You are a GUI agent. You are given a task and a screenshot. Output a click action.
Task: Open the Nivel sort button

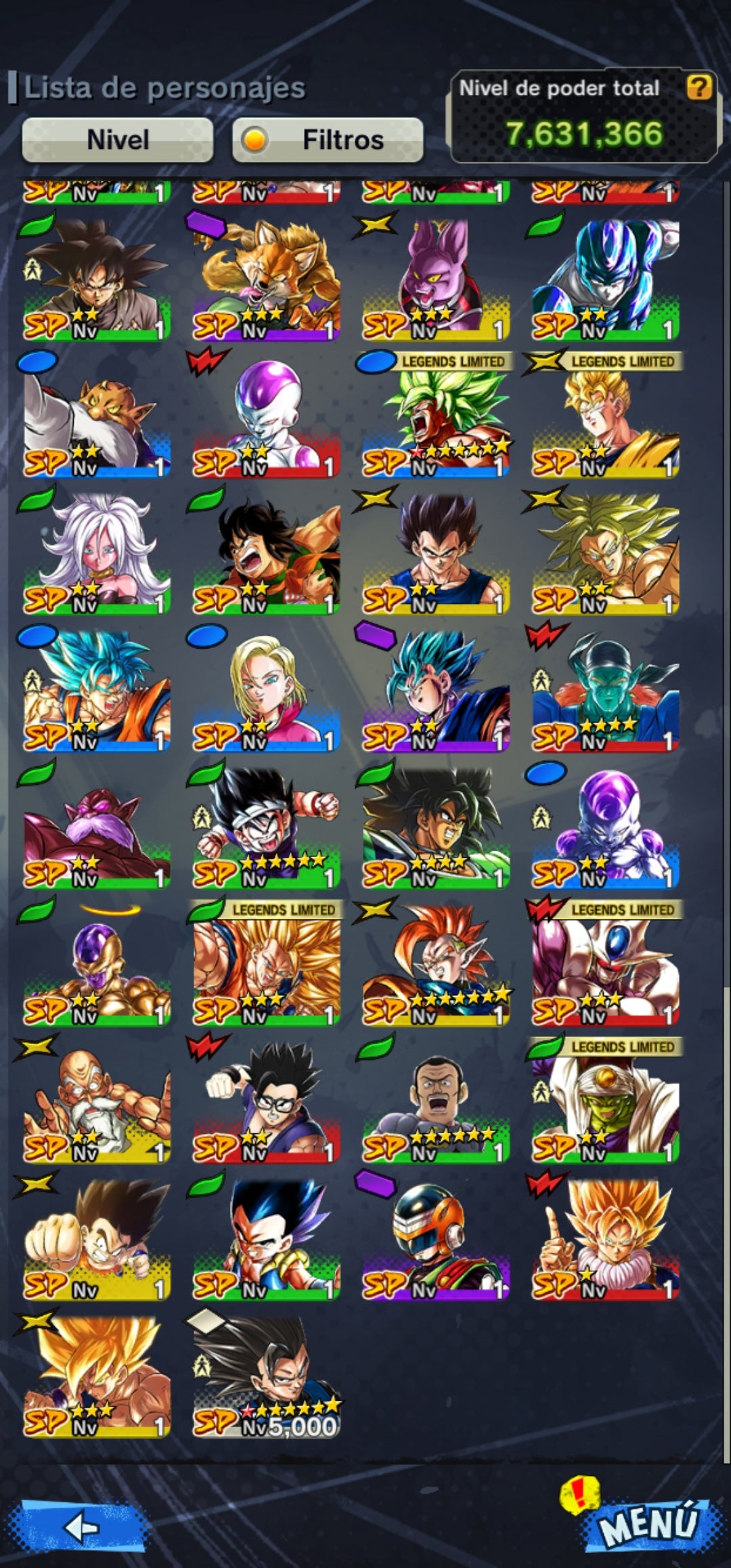tap(118, 140)
